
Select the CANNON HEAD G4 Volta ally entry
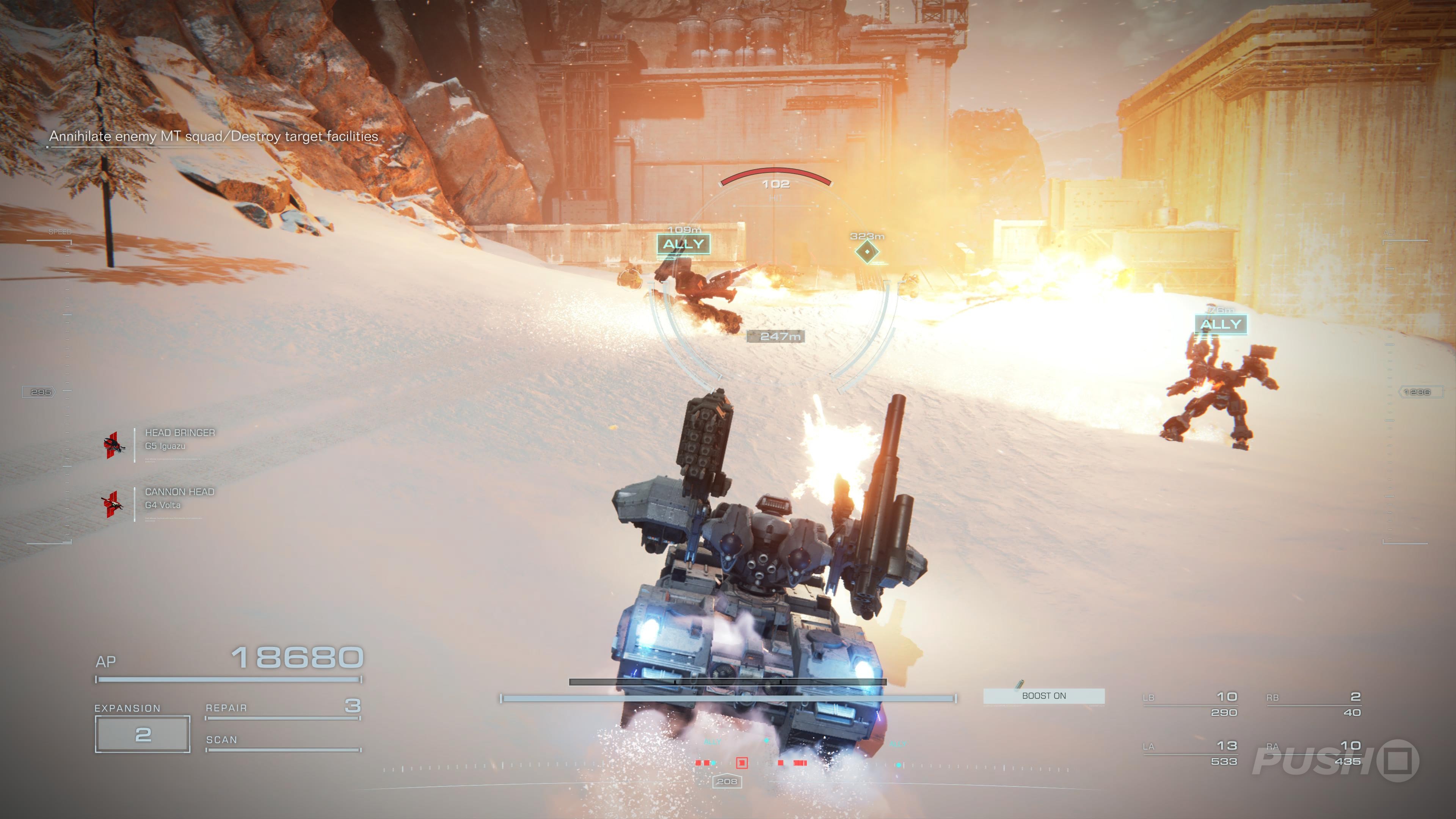click(180, 498)
